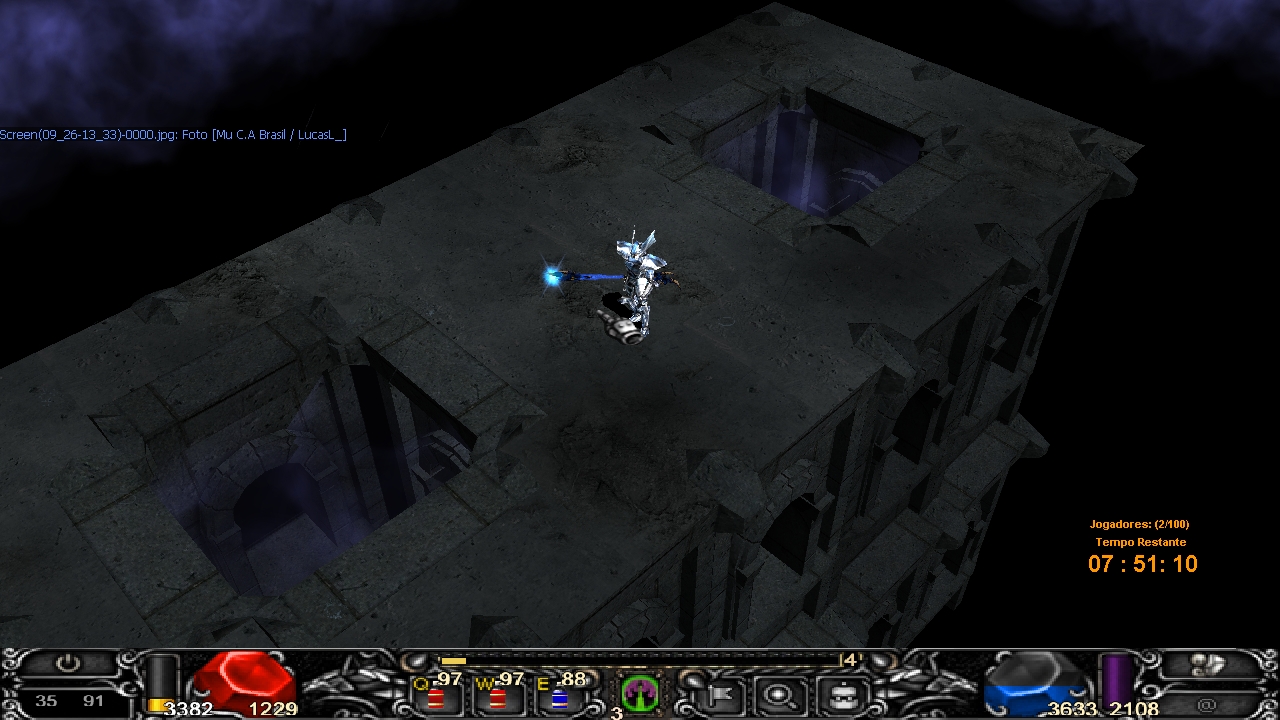Use the red potion in Q slot

coord(437,697)
